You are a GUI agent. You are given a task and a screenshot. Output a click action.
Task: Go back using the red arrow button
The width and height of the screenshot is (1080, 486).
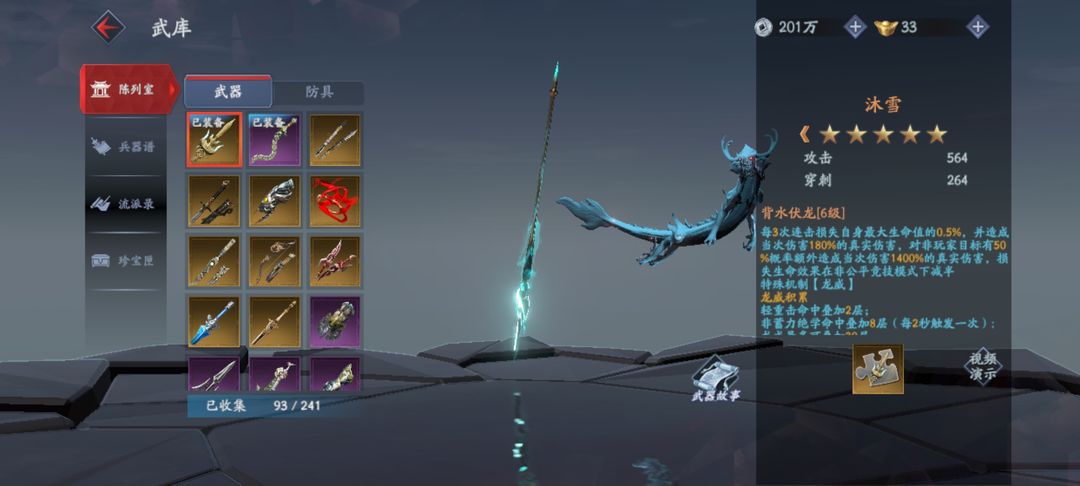(x=109, y=26)
